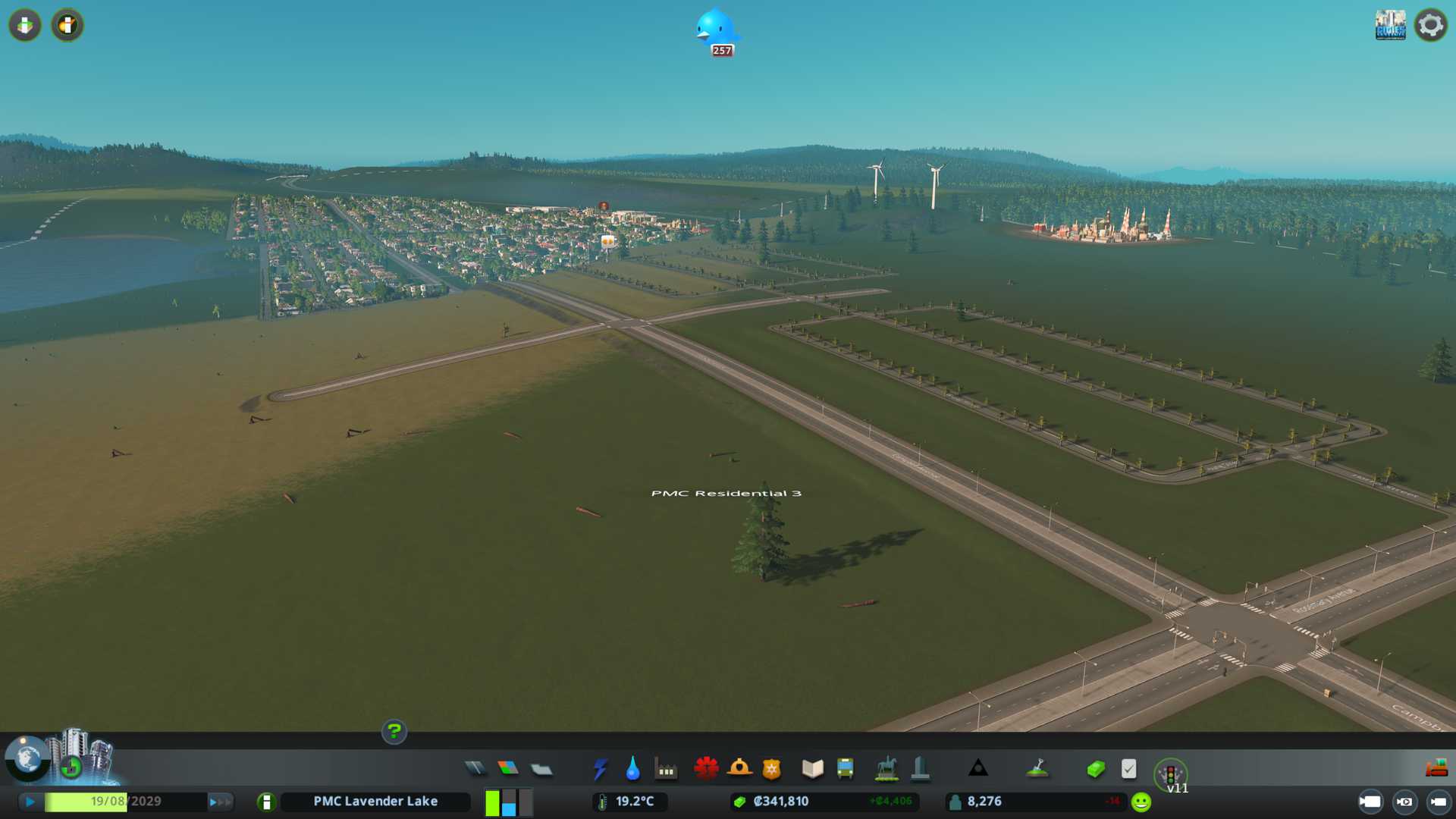Open the gear options menu

pyautogui.click(x=1430, y=25)
